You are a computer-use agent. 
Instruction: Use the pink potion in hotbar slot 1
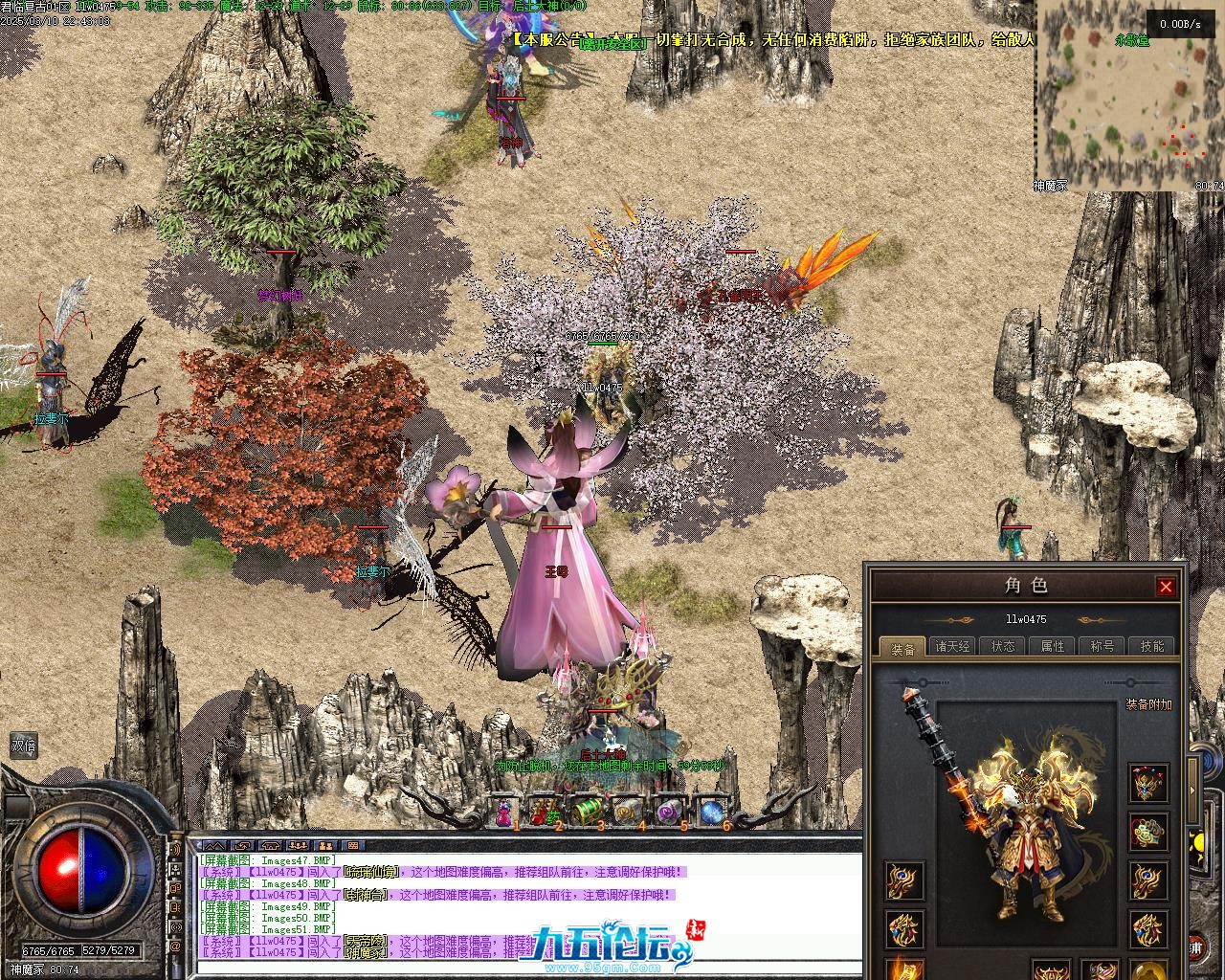click(x=503, y=813)
